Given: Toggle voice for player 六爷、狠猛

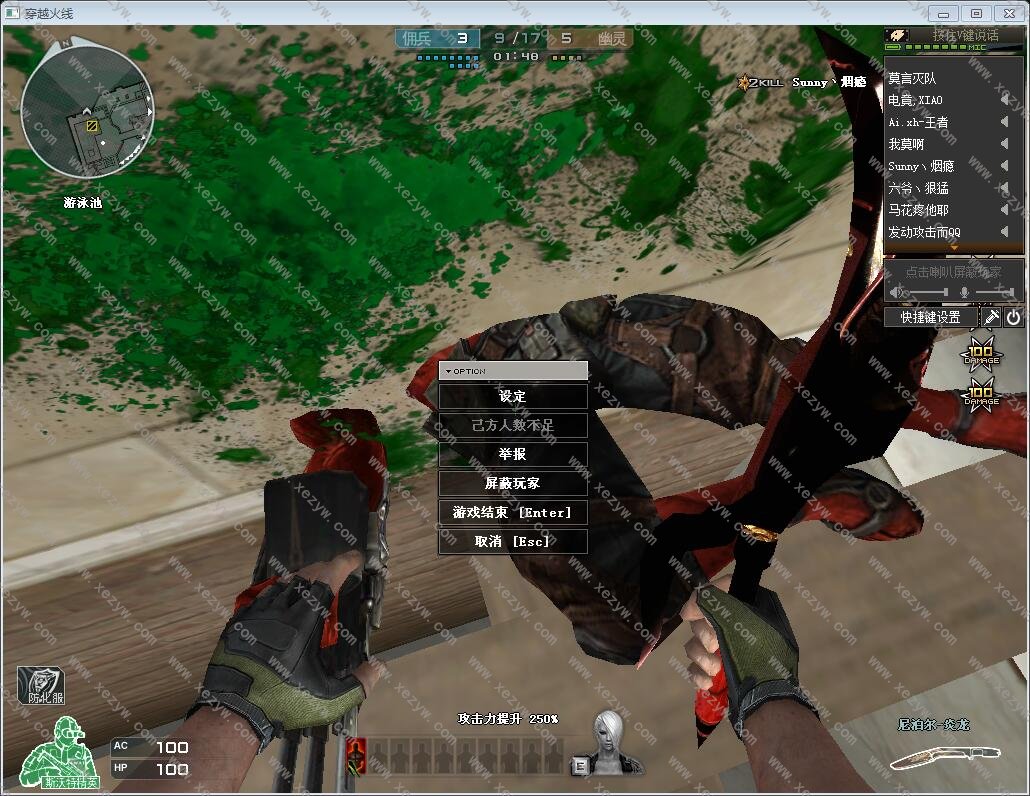Looking at the screenshot, I should [x=1004, y=188].
